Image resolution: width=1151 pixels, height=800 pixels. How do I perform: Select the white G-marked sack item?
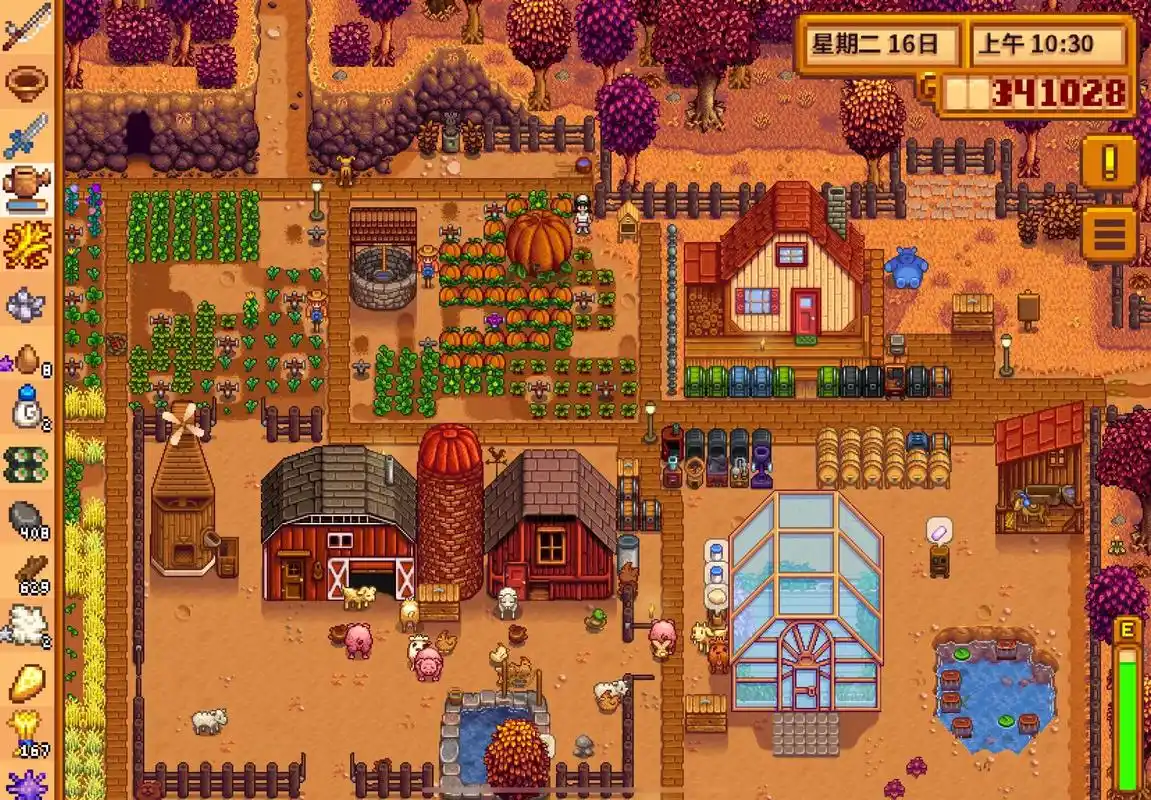pyautogui.click(x=26, y=410)
